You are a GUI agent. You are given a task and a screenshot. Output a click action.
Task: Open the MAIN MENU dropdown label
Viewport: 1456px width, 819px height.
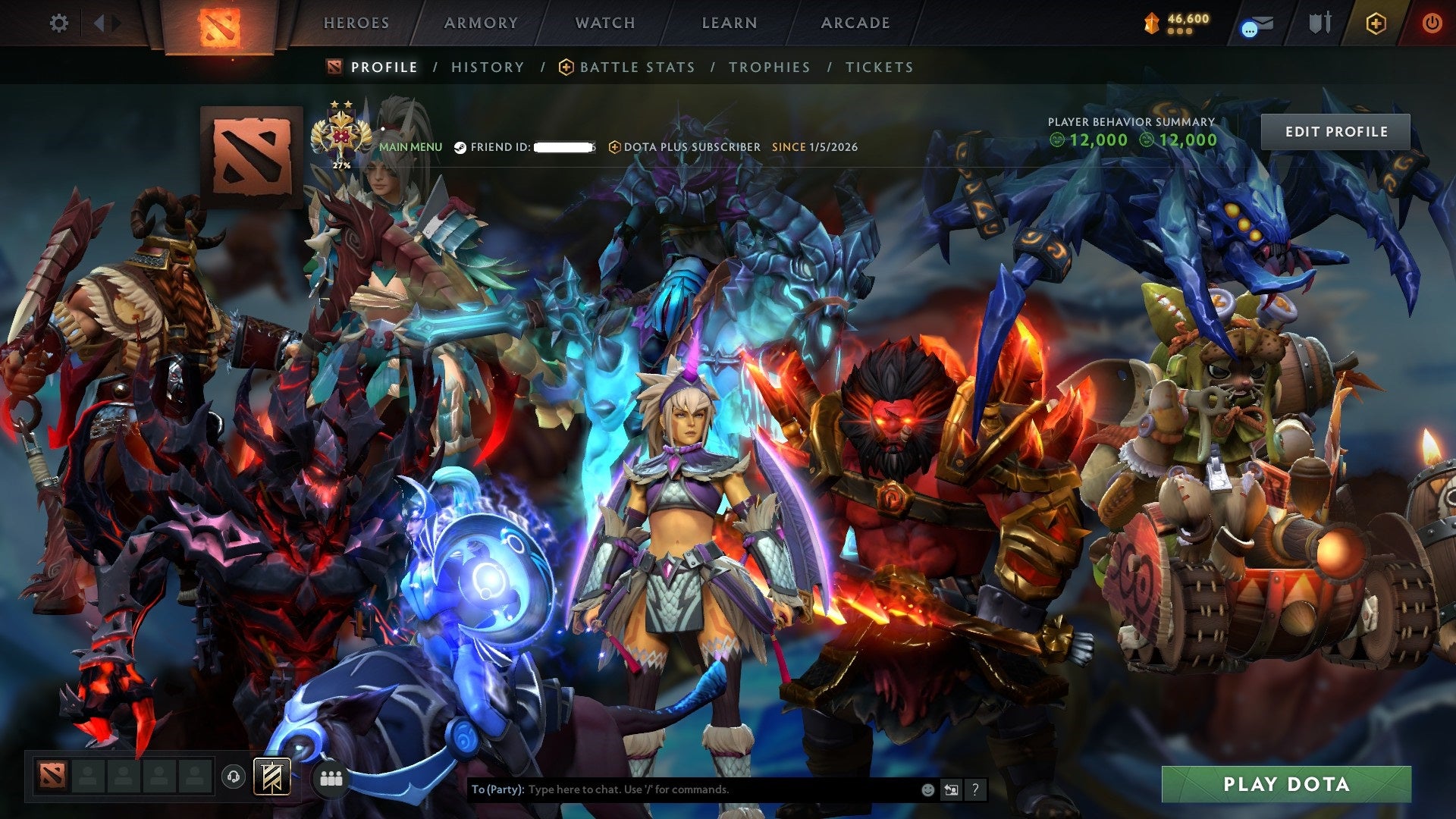coord(411,146)
